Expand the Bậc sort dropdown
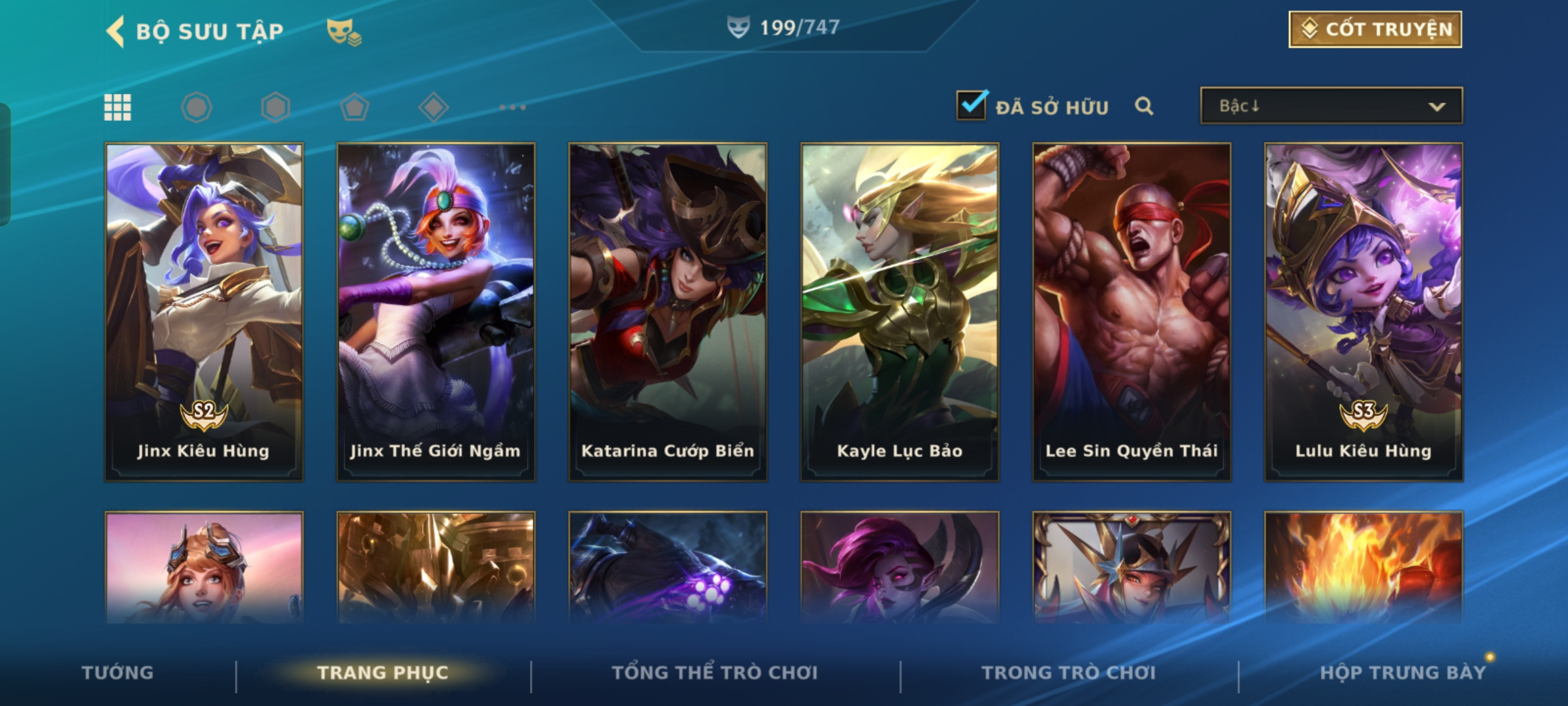Viewport: 1568px width, 706px height. click(x=1331, y=106)
